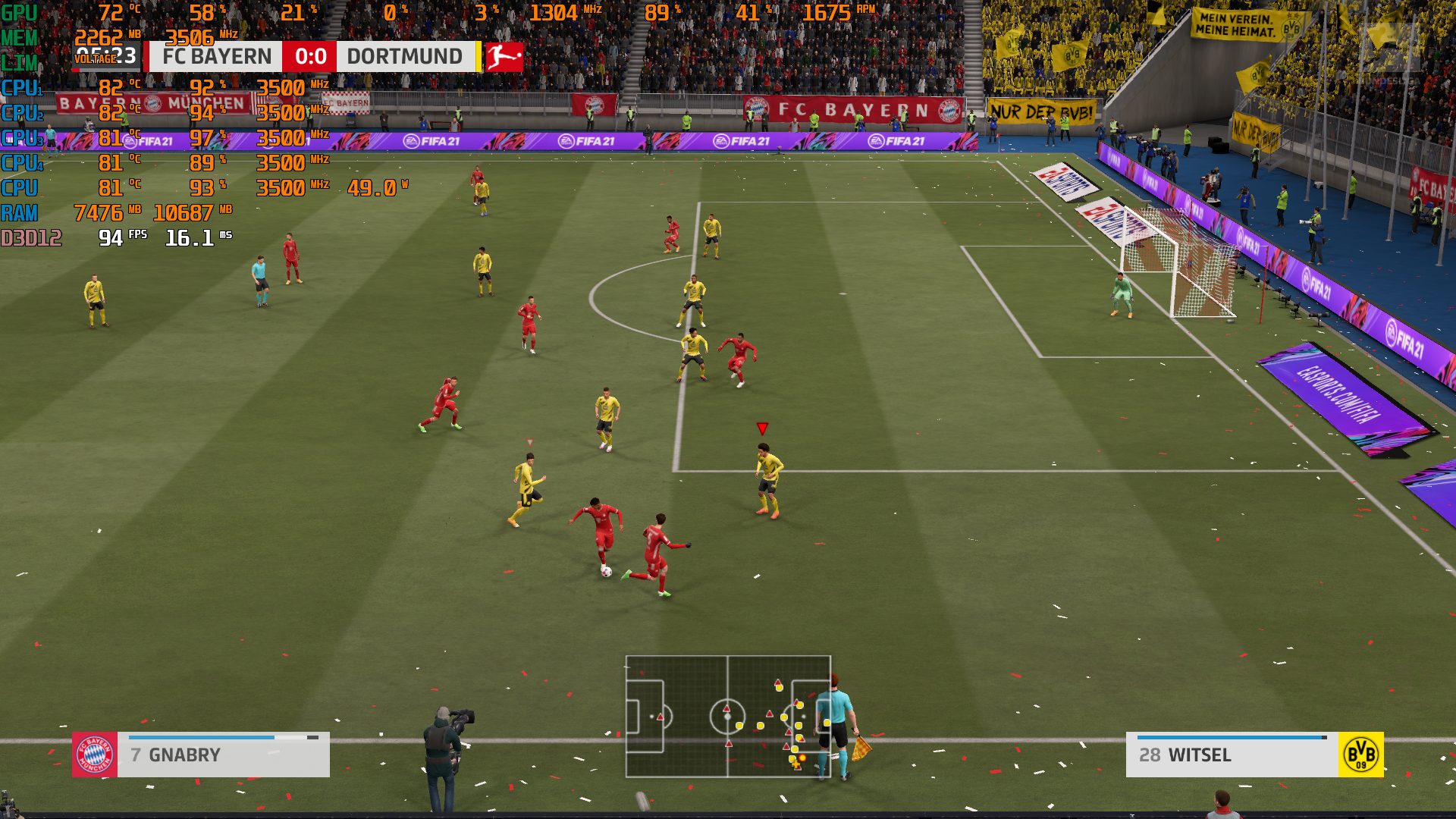
Task: Click the RAM indicator in the performance overlay
Action: click(x=19, y=212)
